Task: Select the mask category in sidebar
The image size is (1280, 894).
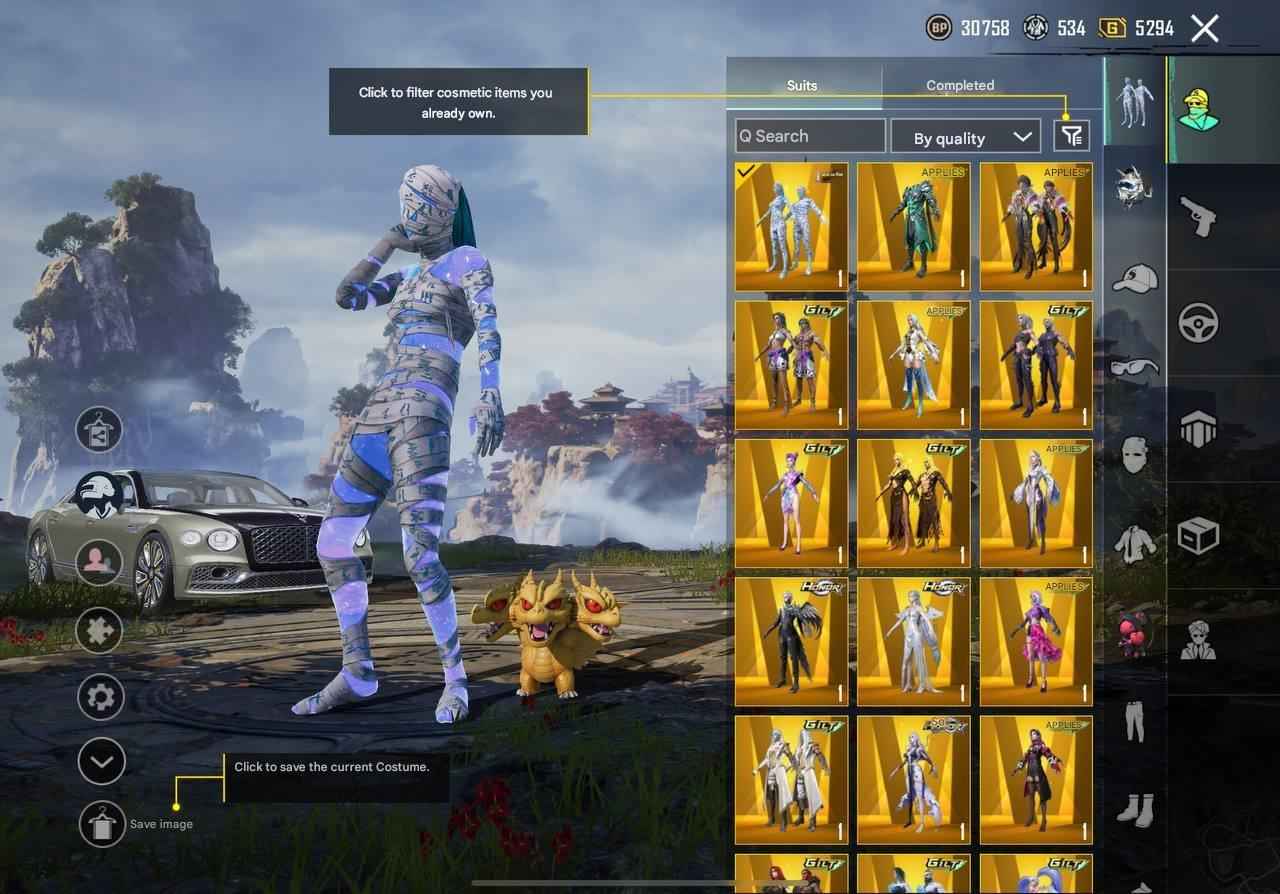Action: (1133, 456)
